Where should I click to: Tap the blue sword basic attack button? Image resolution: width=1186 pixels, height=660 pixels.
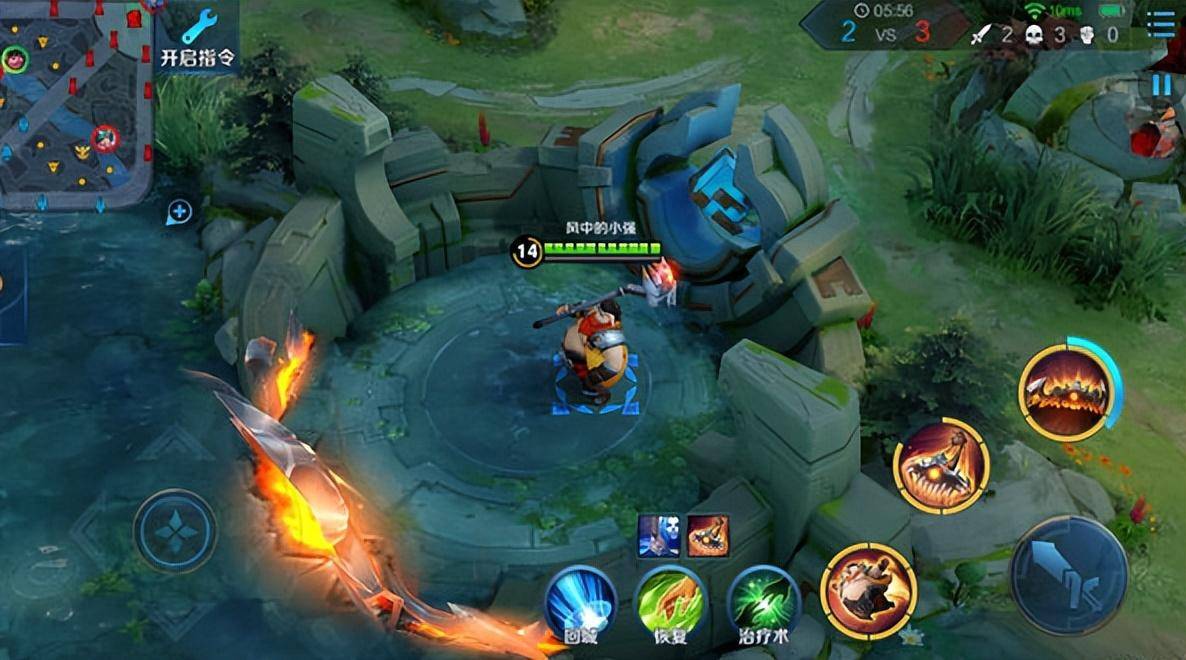pyautogui.click(x=1068, y=575)
